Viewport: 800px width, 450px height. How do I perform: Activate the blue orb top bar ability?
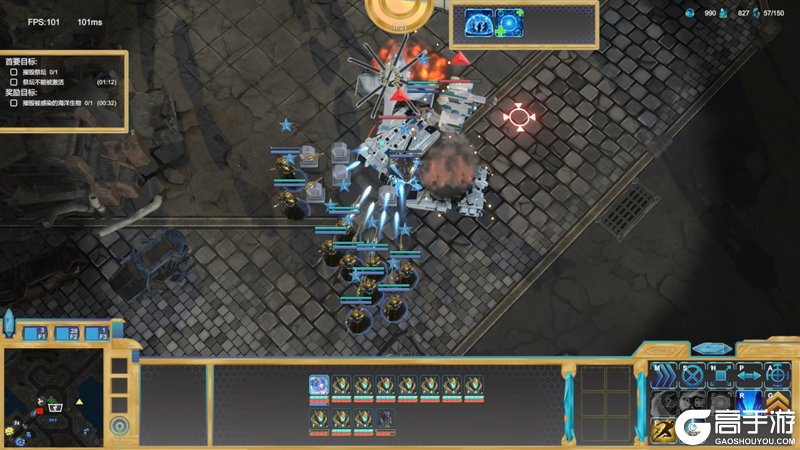(x=511, y=24)
